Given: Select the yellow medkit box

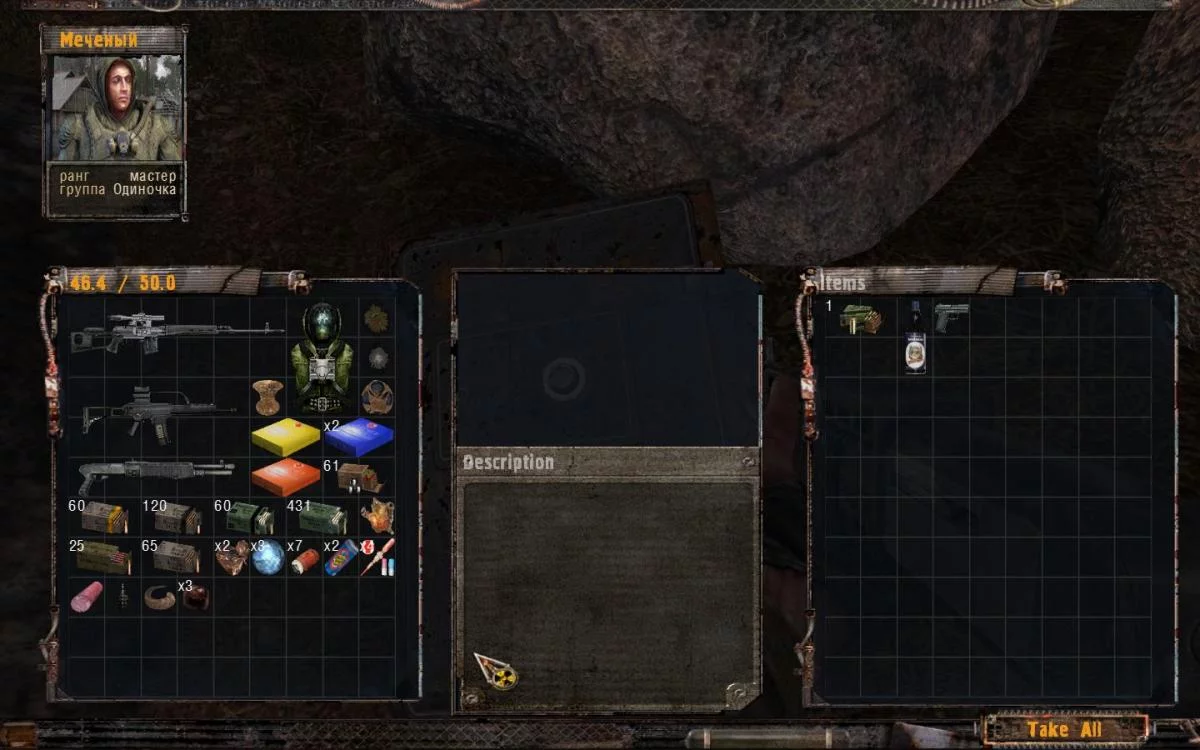Looking at the screenshot, I should click(x=285, y=437).
